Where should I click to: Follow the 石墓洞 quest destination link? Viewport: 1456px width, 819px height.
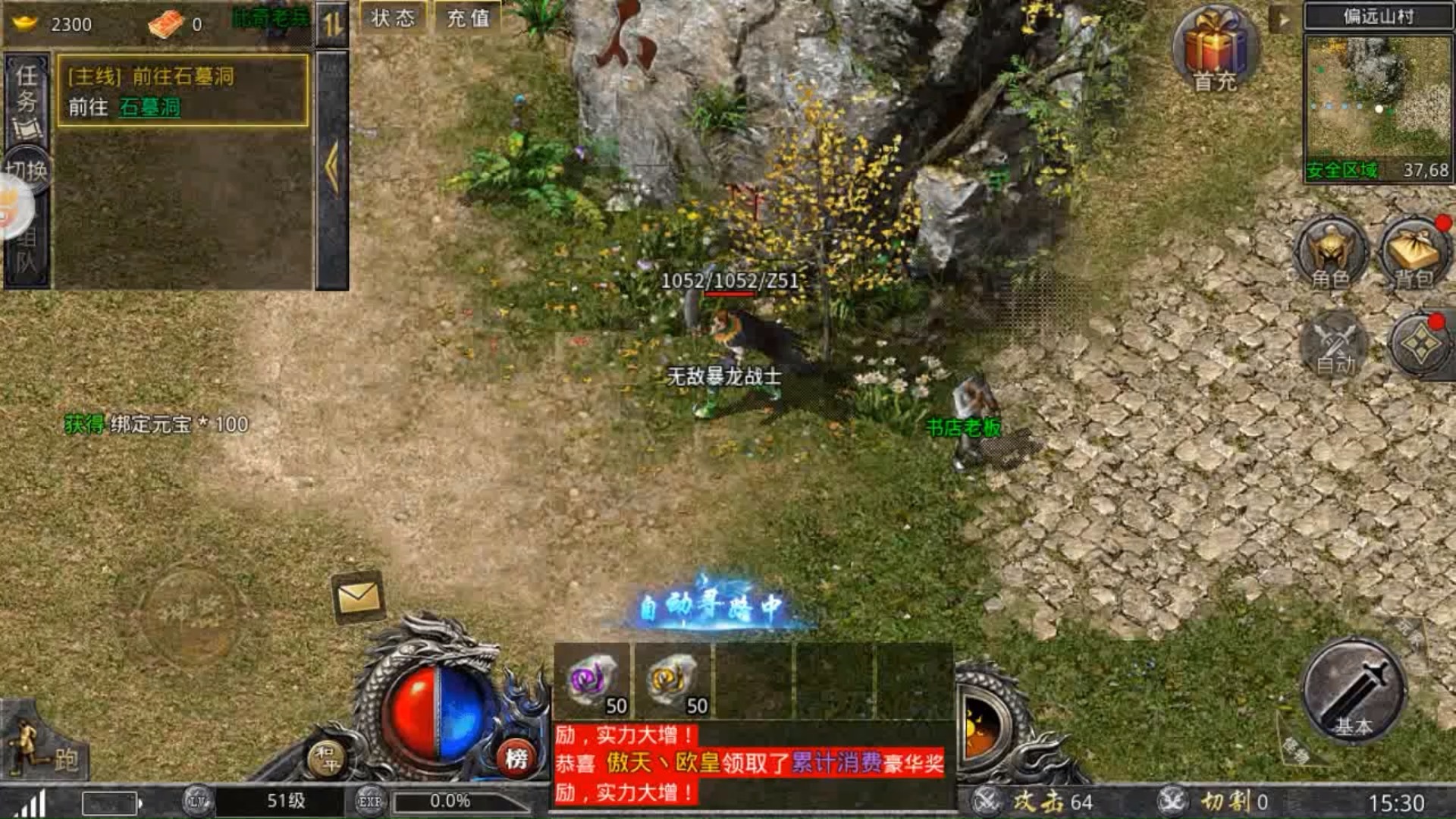pyautogui.click(x=149, y=107)
